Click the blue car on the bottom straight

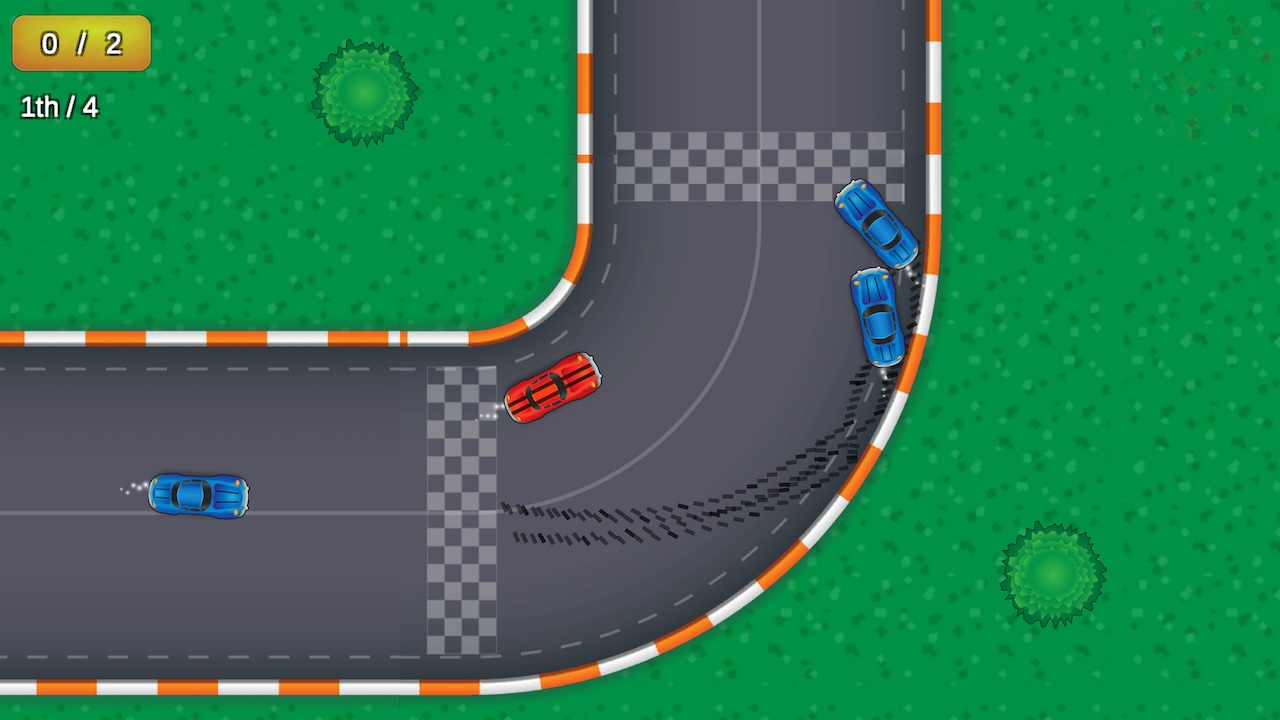pyautogui.click(x=197, y=495)
